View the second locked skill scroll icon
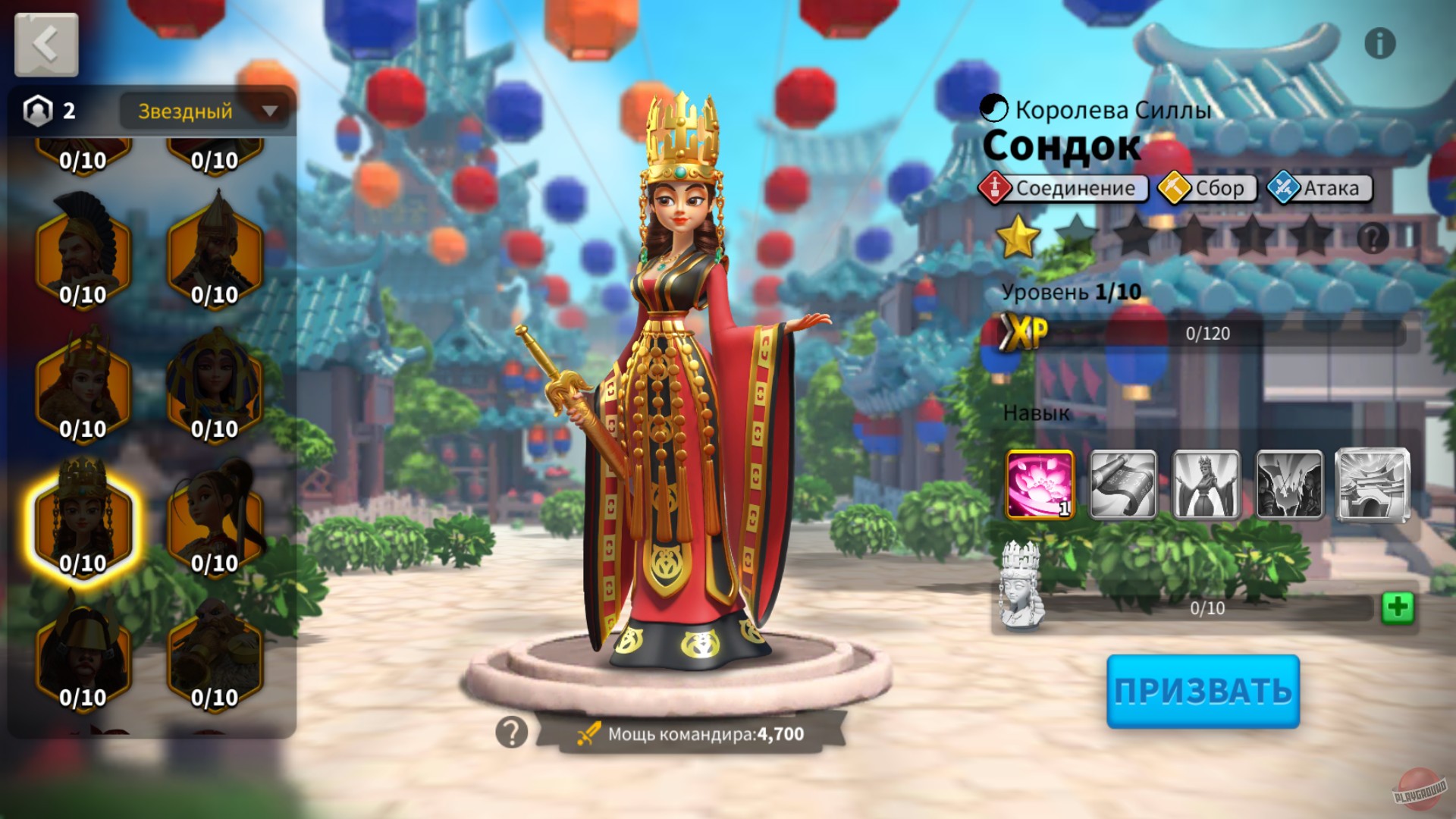The image size is (1456, 819). 1125,485
